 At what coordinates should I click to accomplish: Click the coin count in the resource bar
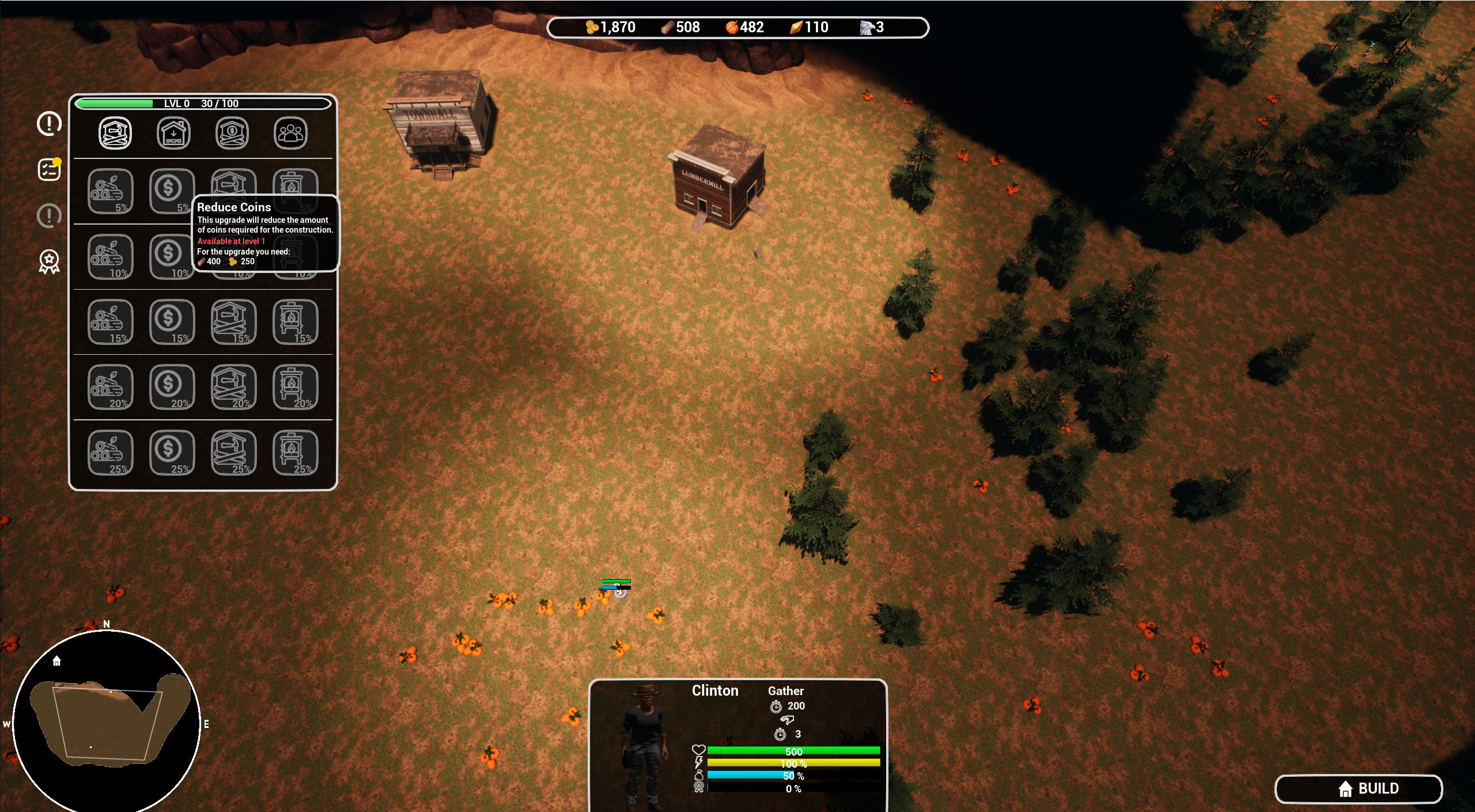pyautogui.click(x=611, y=27)
